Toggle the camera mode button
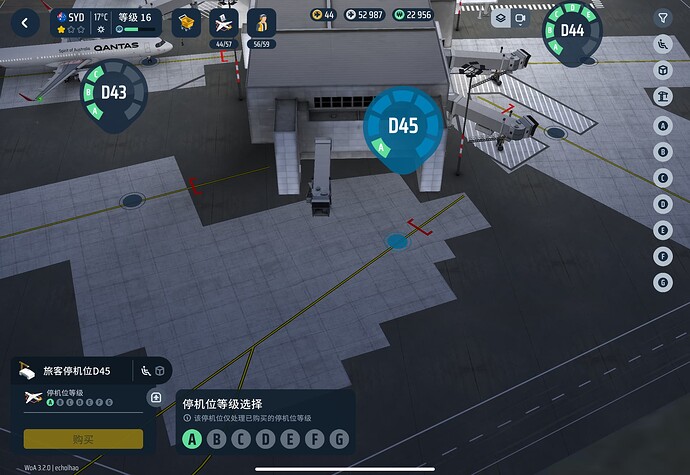690x475 pixels. coord(520,18)
